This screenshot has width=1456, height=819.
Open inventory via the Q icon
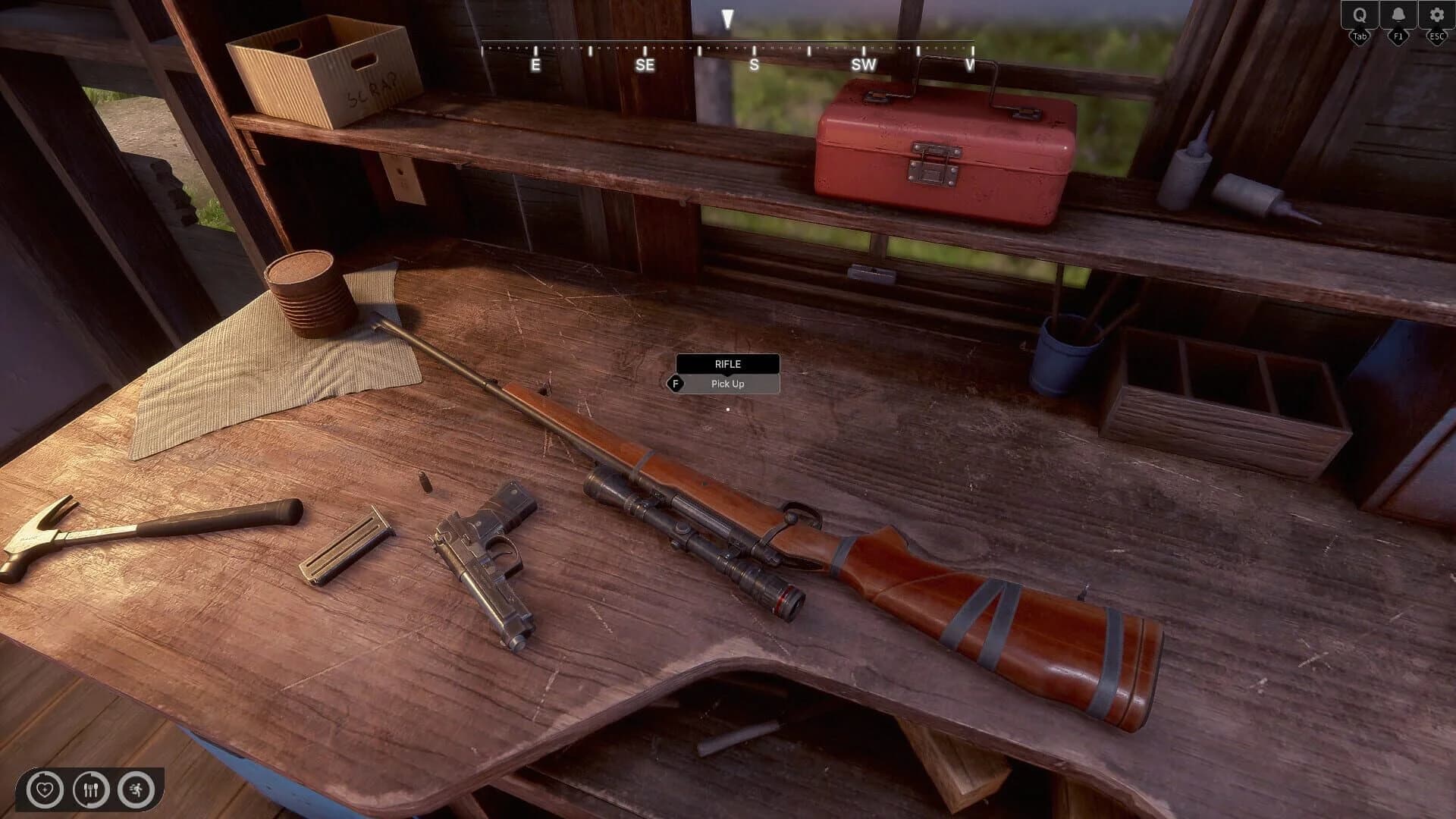click(1361, 13)
